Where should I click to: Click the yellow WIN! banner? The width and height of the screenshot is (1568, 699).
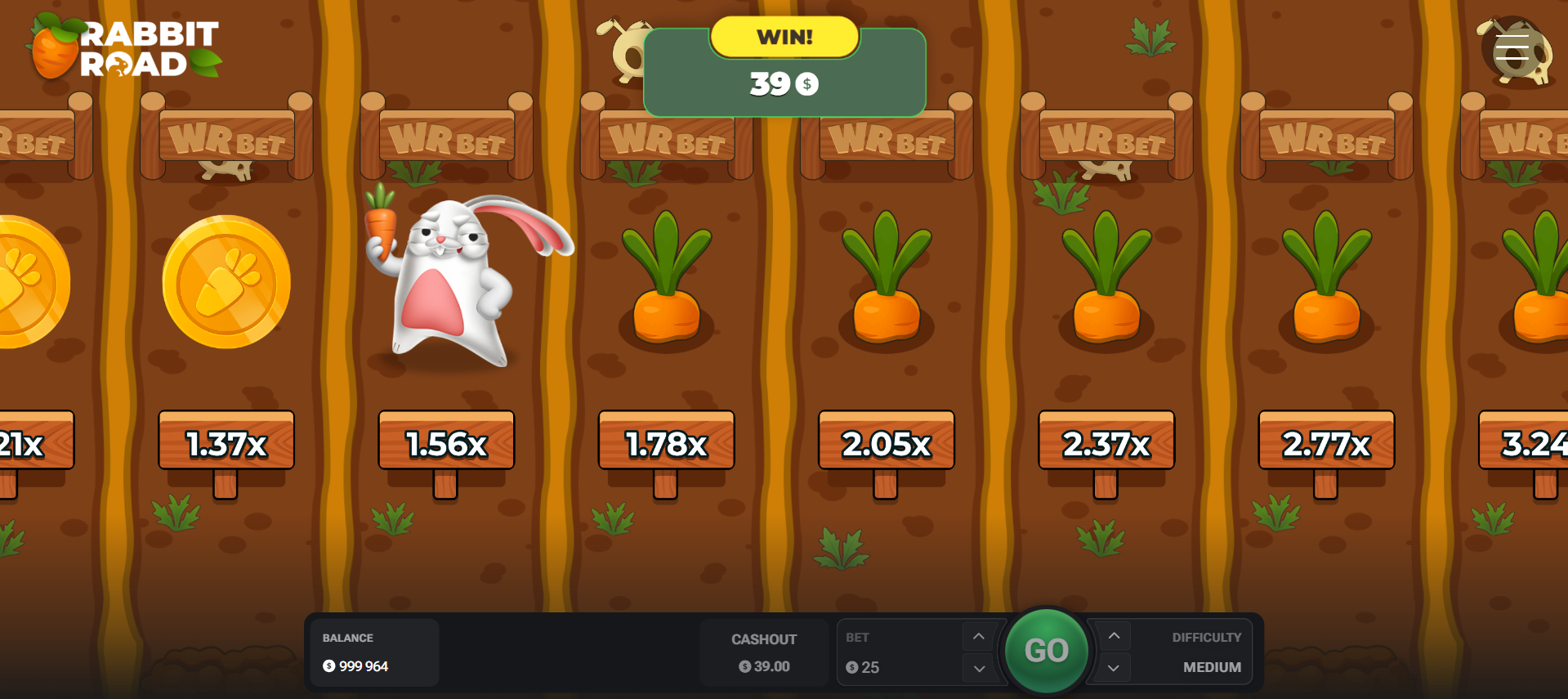pos(784,36)
